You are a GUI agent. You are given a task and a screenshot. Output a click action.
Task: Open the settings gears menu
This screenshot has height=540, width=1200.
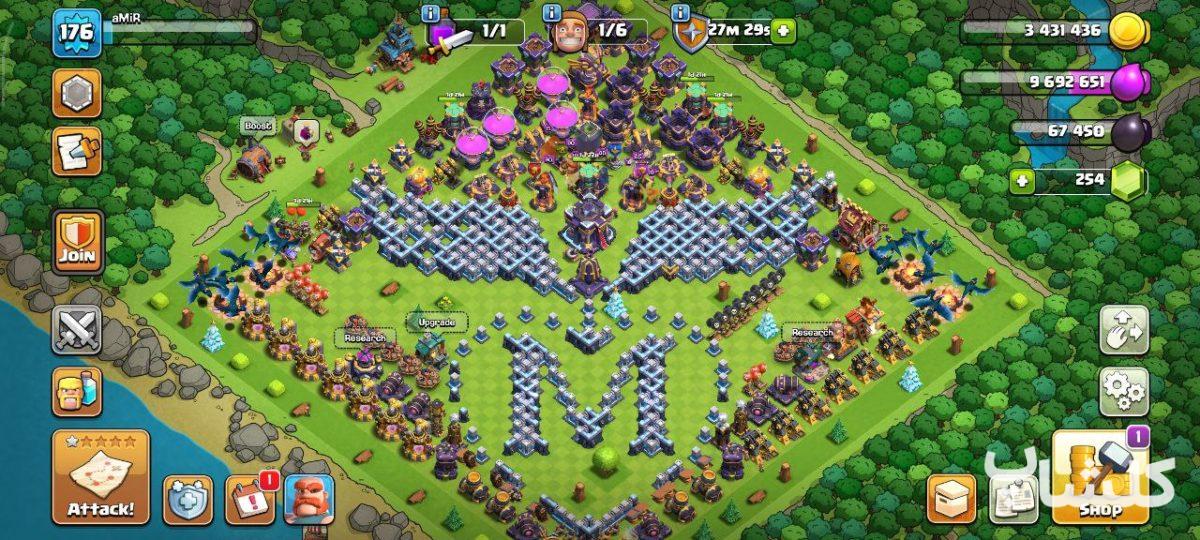coord(1124,391)
